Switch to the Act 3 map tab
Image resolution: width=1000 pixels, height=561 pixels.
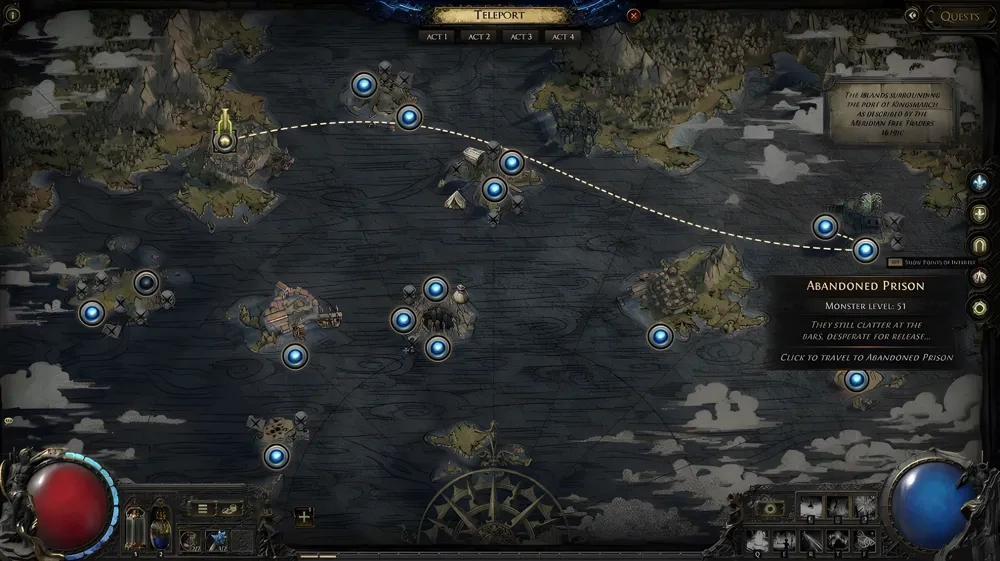[x=521, y=37]
